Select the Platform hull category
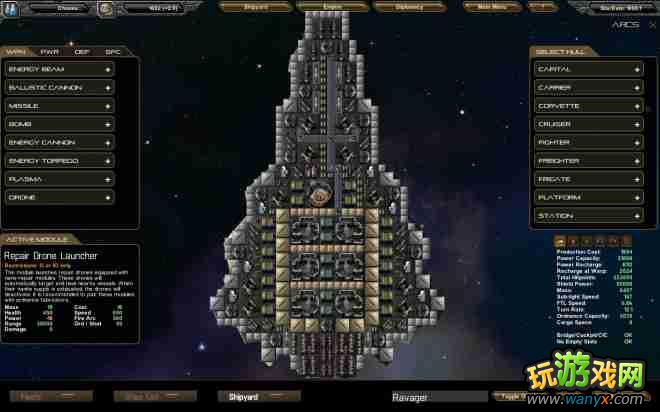The width and height of the screenshot is (660, 412). tap(587, 197)
